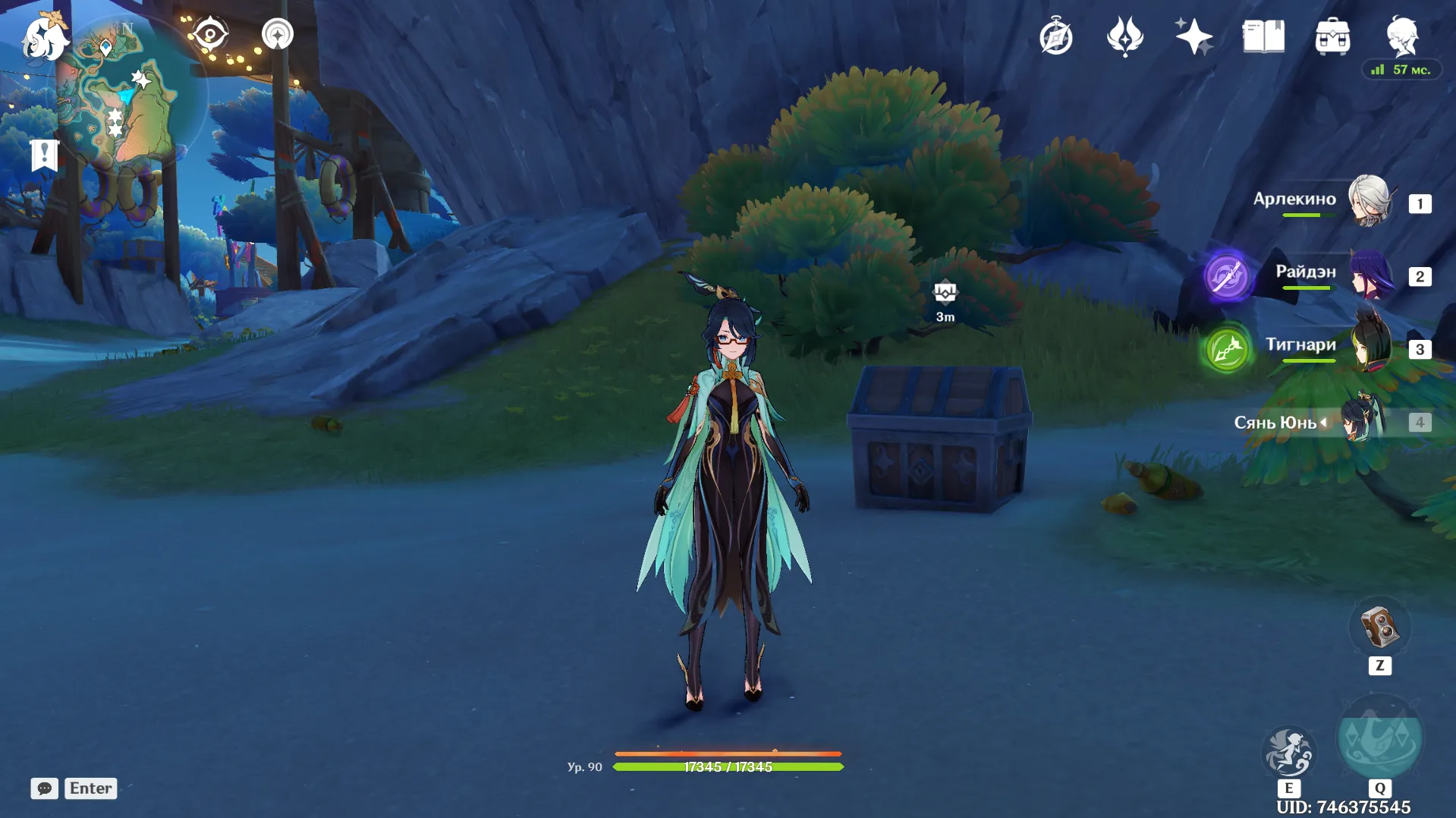The image size is (1456, 818).
Task: Toggle the elemental sight eye icon
Action: click(209, 34)
